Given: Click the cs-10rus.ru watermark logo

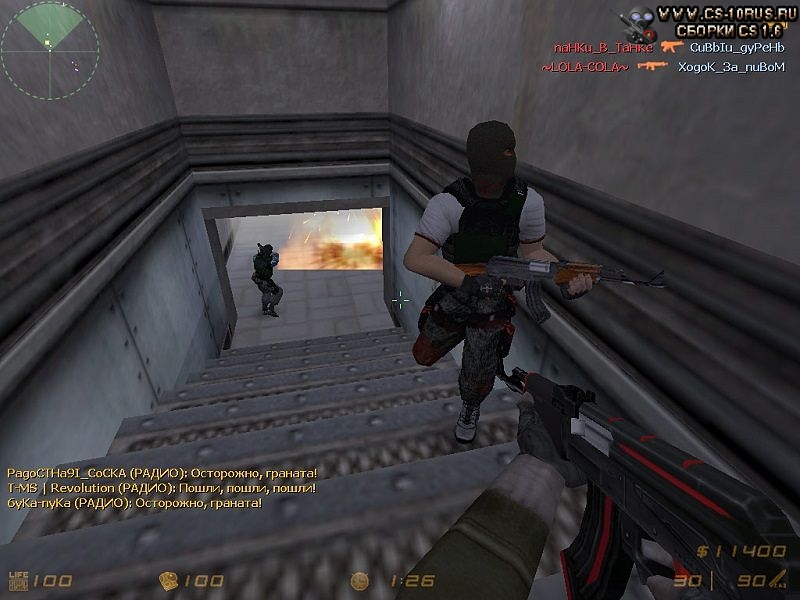Looking at the screenshot, I should (x=712, y=21).
